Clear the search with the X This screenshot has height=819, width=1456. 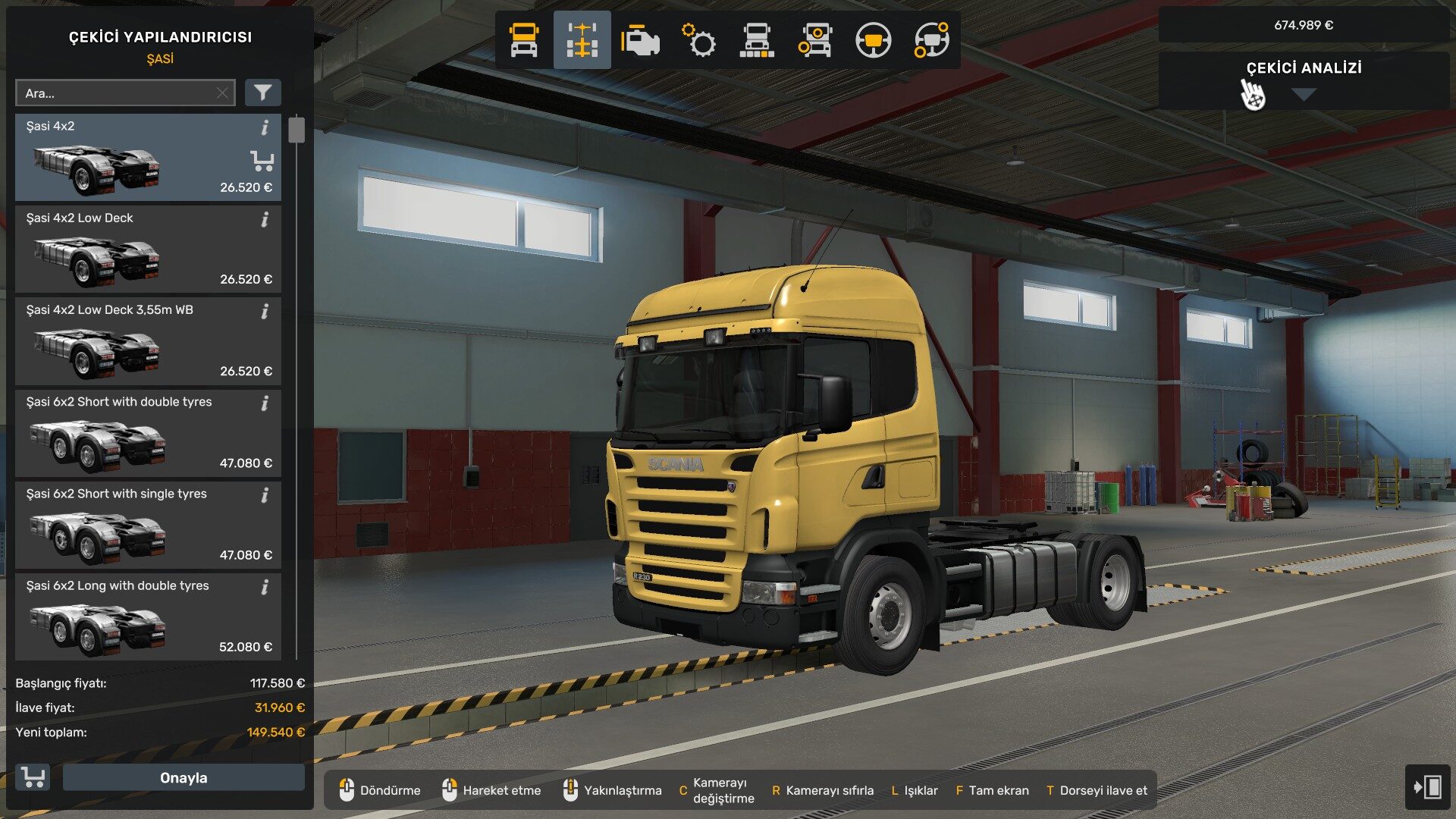pos(221,93)
